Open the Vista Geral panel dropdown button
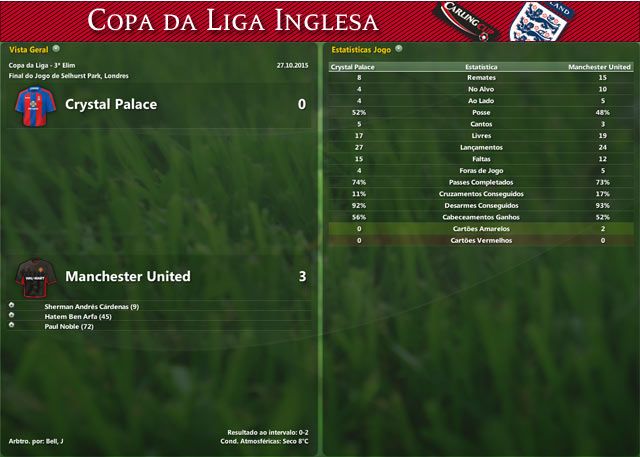 pos(56,48)
